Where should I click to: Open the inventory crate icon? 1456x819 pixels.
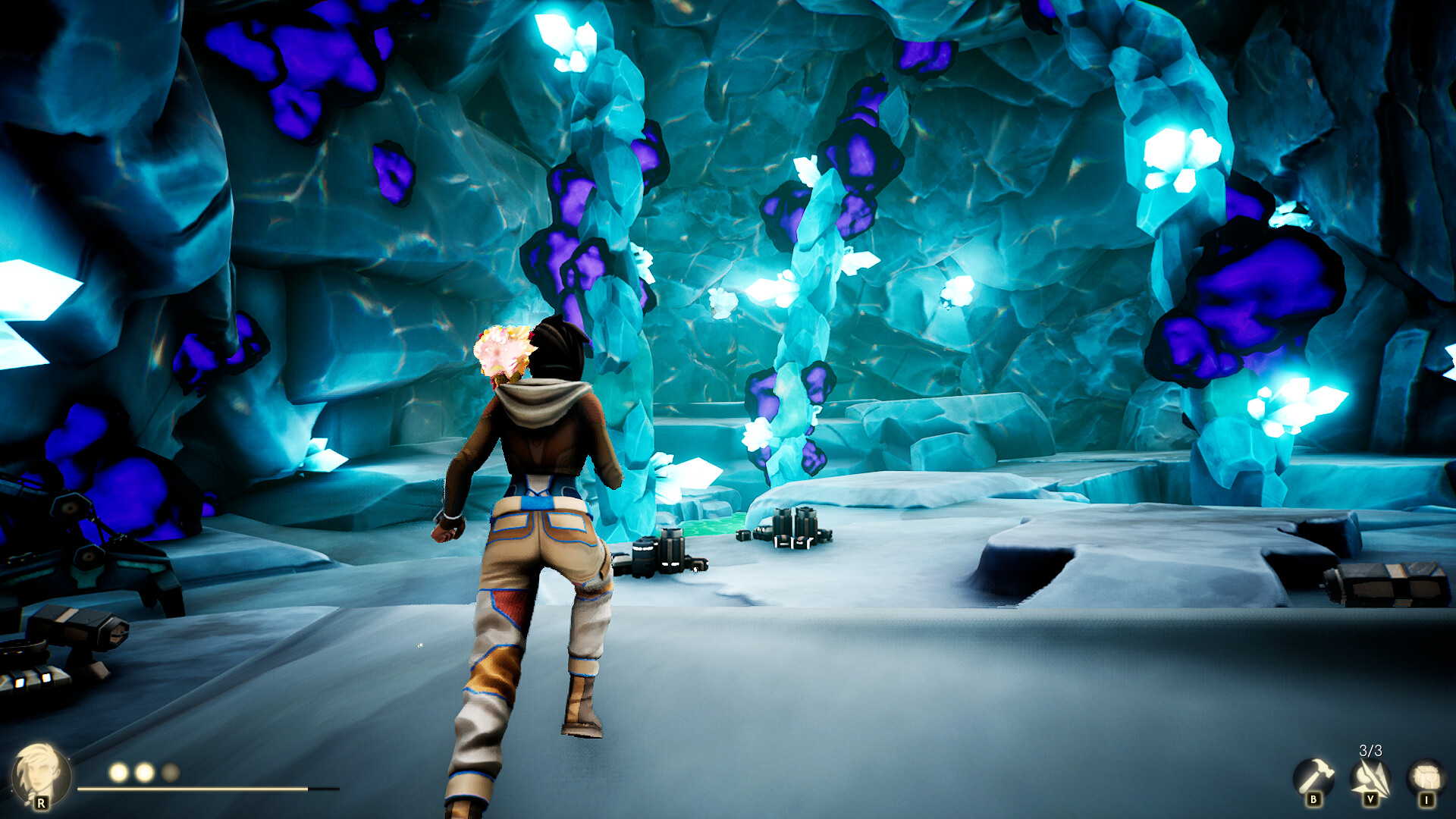[1426, 778]
